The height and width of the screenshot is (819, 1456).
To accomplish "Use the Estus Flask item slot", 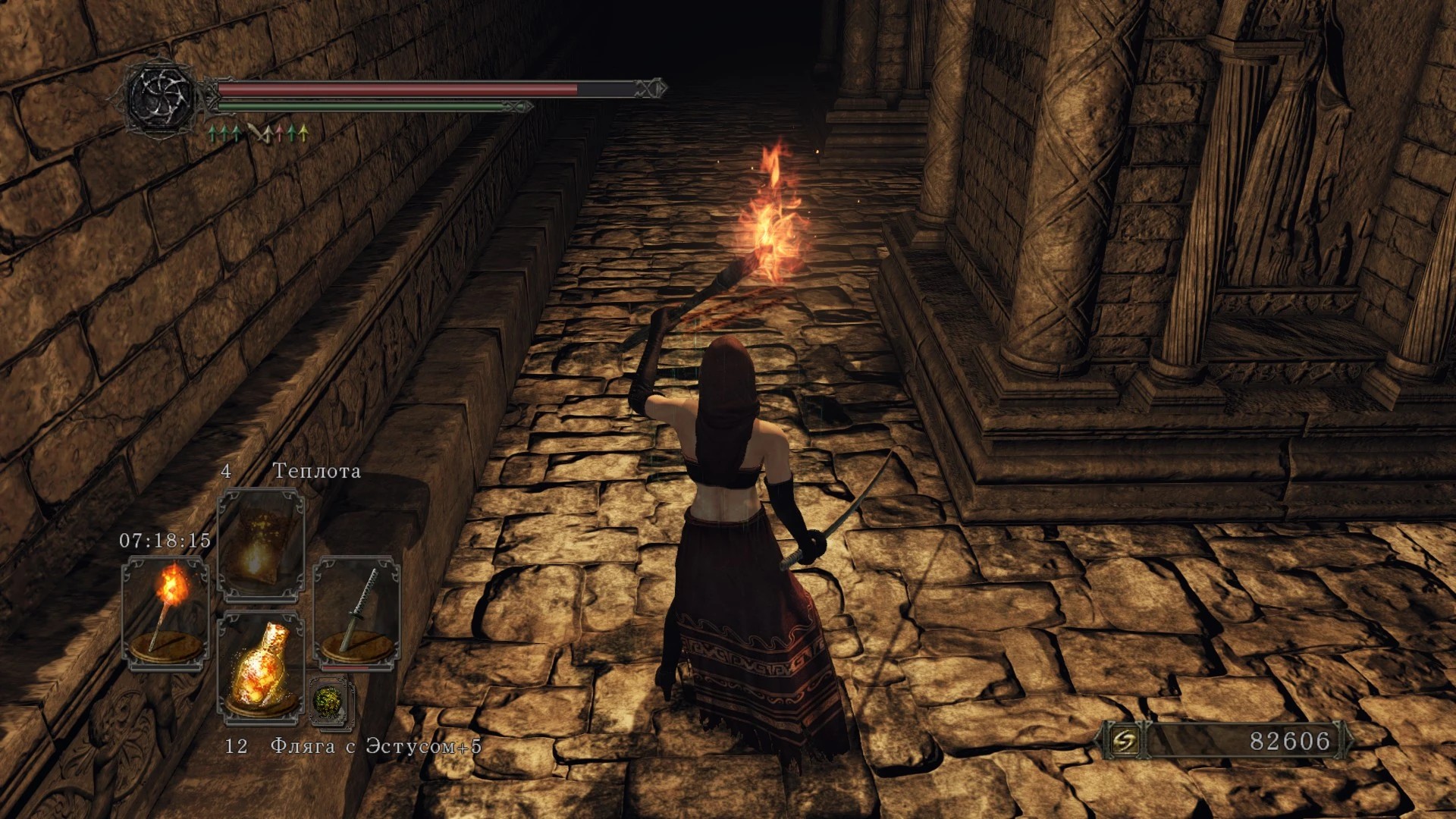I will pos(261,667).
